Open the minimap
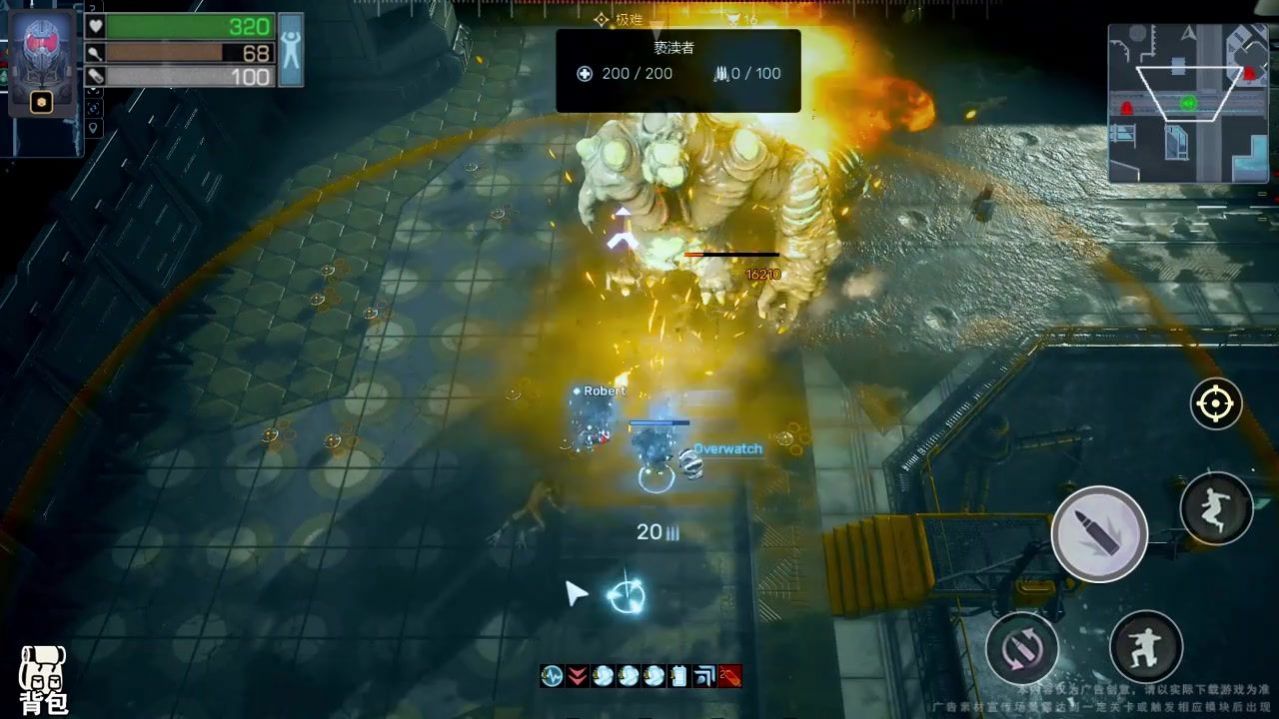Image resolution: width=1279 pixels, height=719 pixels. tap(1187, 103)
